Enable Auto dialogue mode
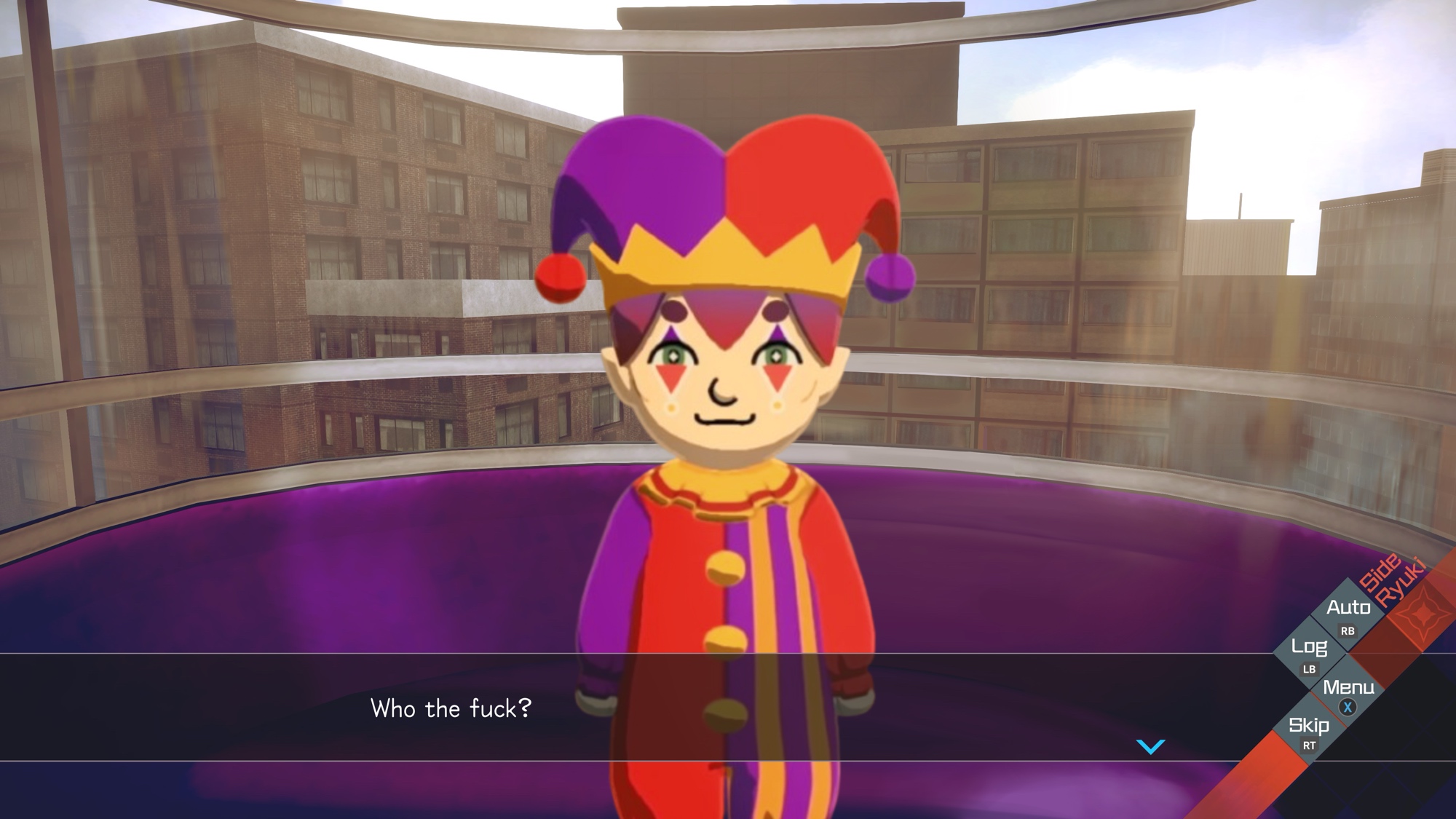This screenshot has width=1456, height=819. (1348, 614)
